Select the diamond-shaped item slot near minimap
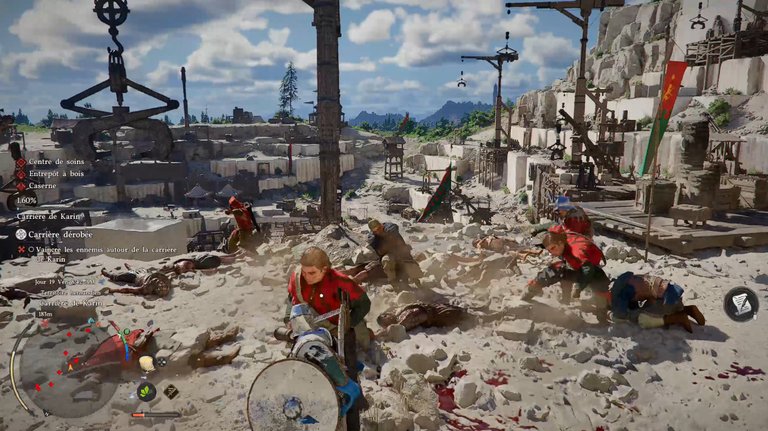The height and width of the screenshot is (431, 768). pos(171,391)
